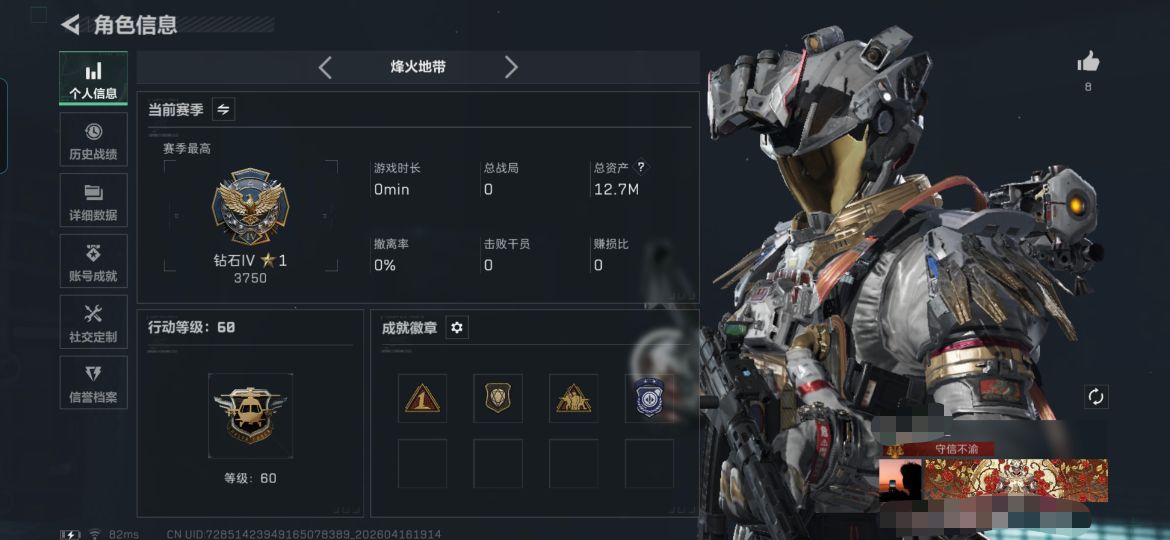Screen dimensions: 1170x540
Task: Open the 历史战绩 tab
Action: (93, 140)
